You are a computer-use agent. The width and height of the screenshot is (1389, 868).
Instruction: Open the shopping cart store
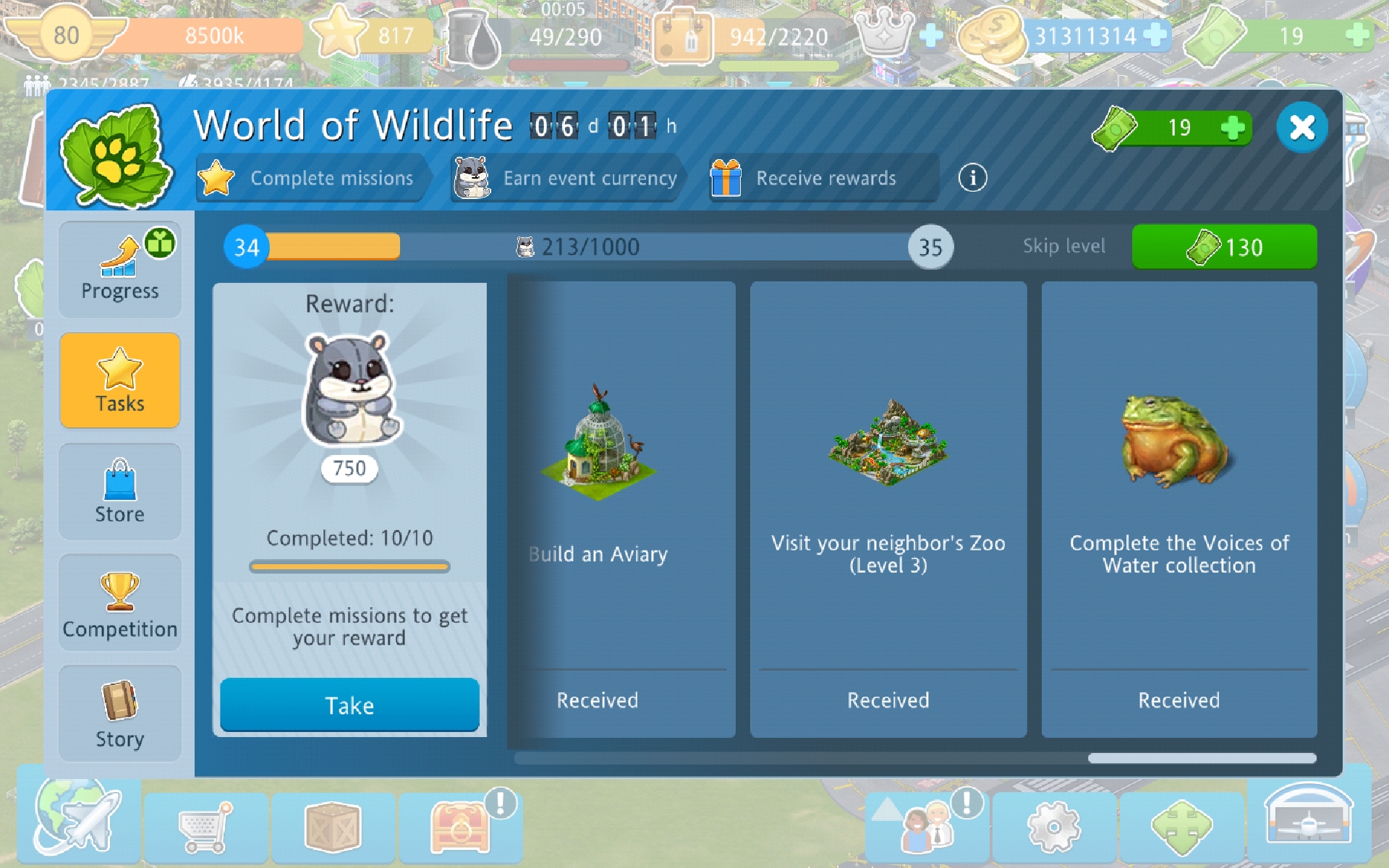coord(206,826)
